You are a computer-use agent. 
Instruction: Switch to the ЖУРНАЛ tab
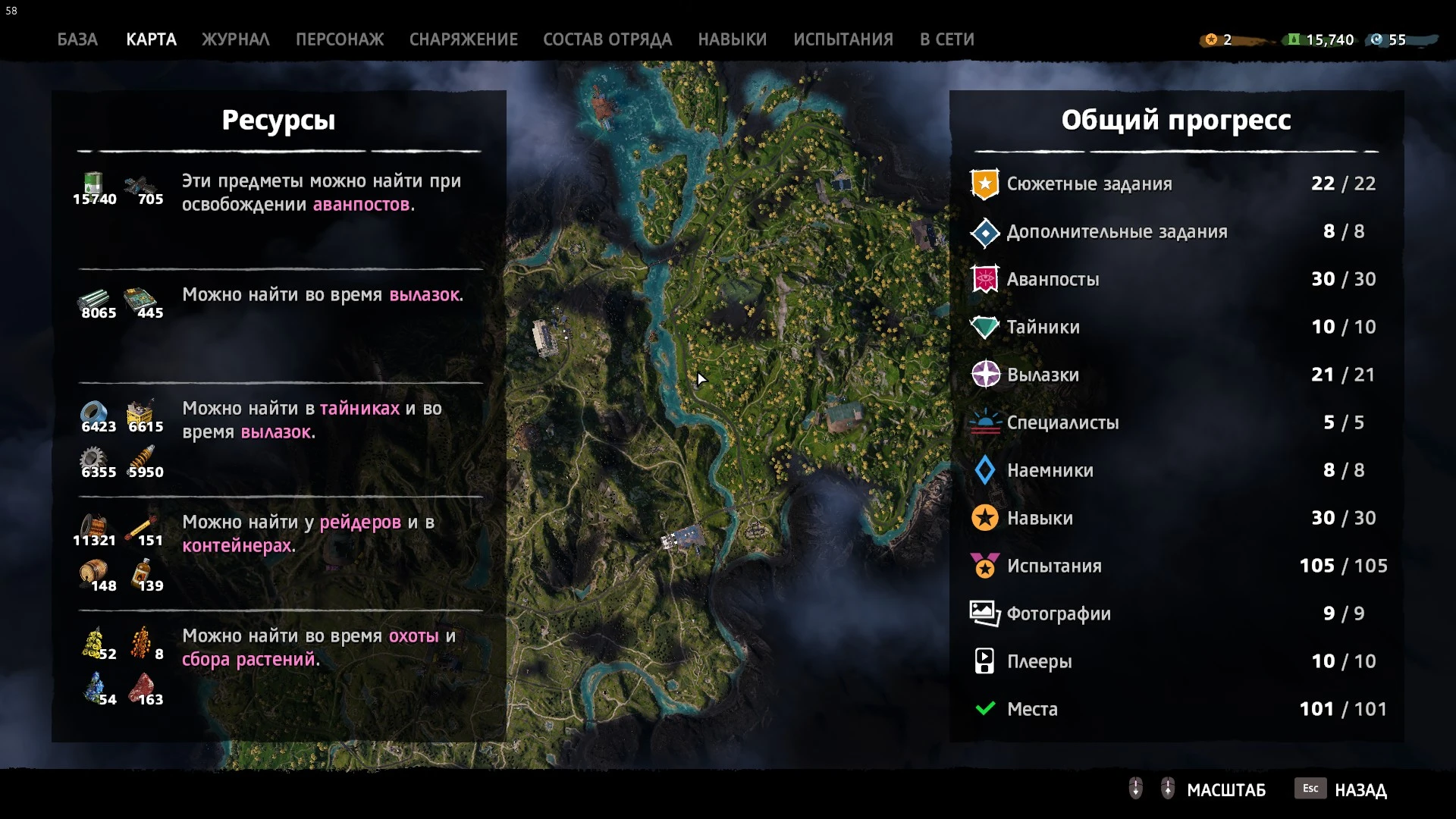[235, 39]
